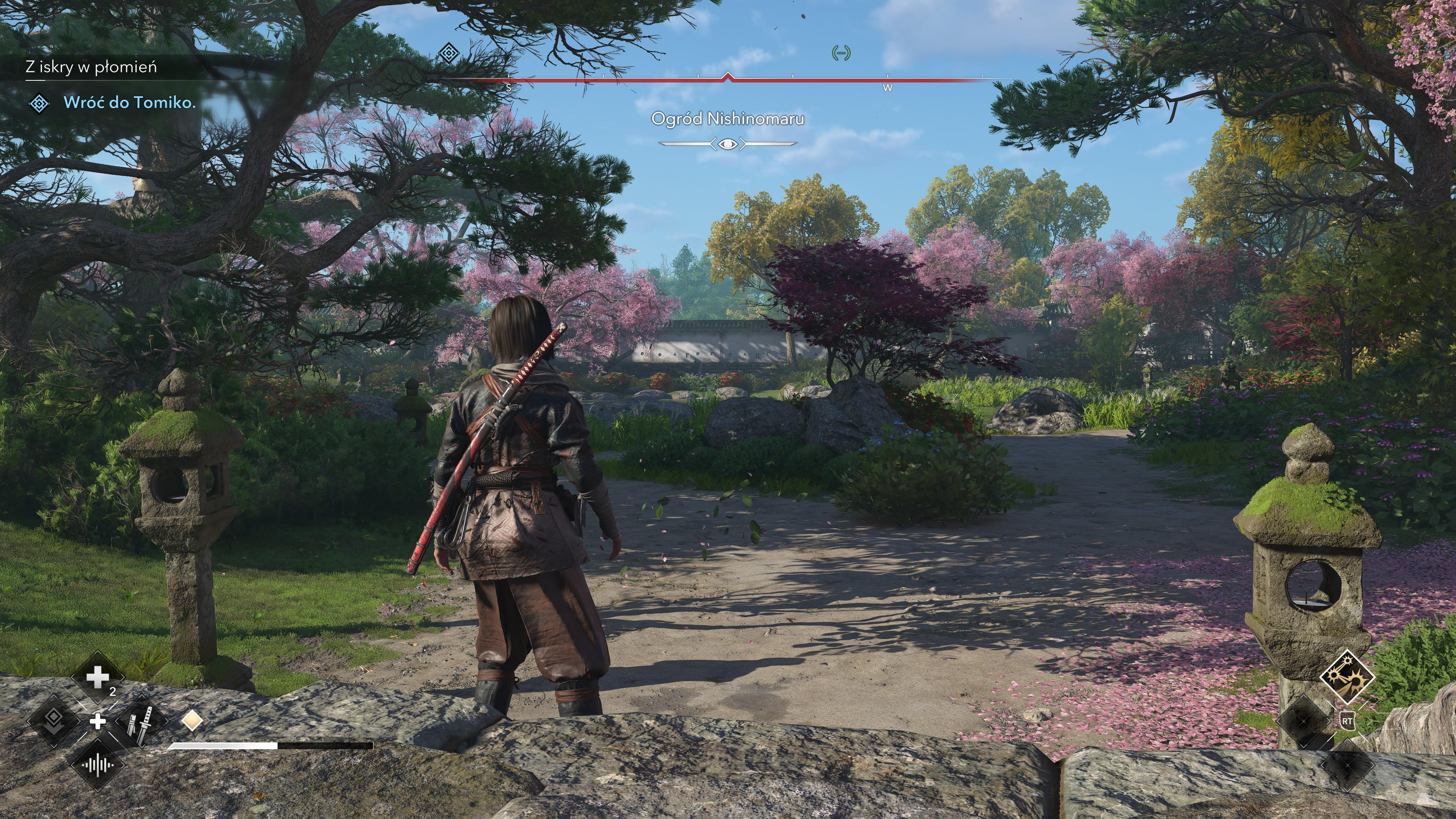Screen dimensions: 1456x819
Task: Select the downward arrow diamond slot
Action: 54,721
